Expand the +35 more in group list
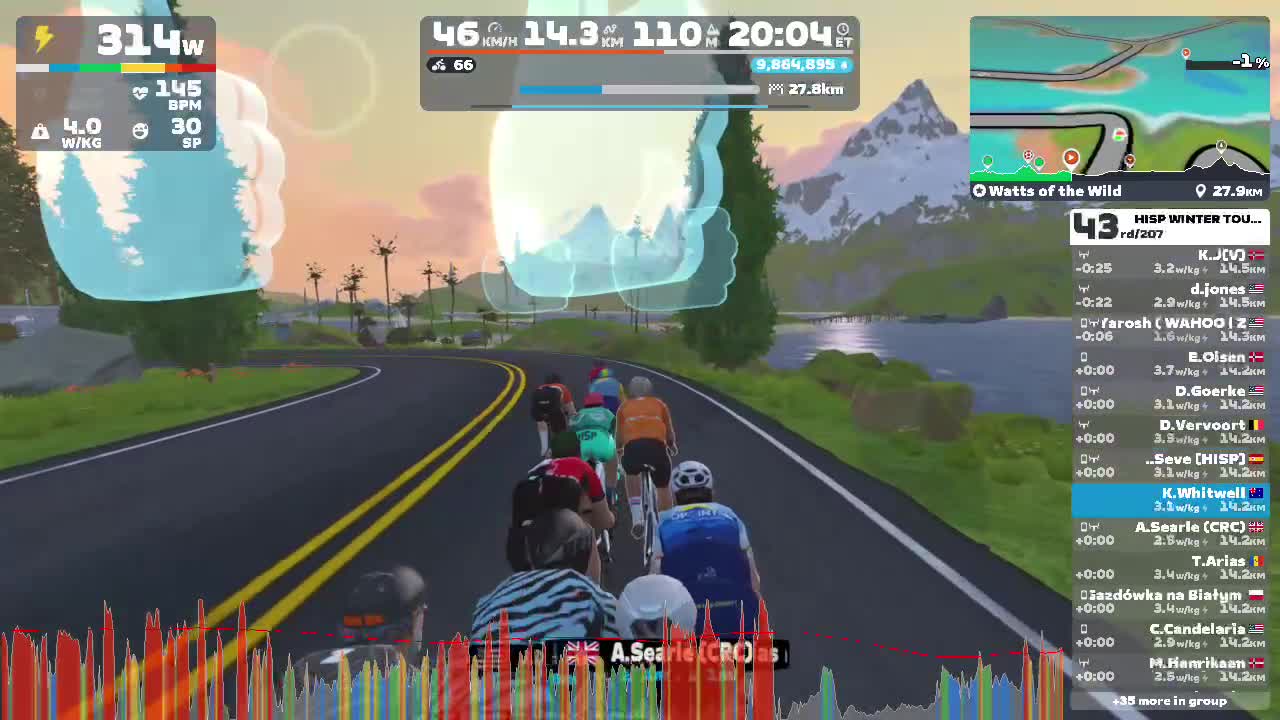This screenshot has height=720, width=1280. (x=1168, y=702)
